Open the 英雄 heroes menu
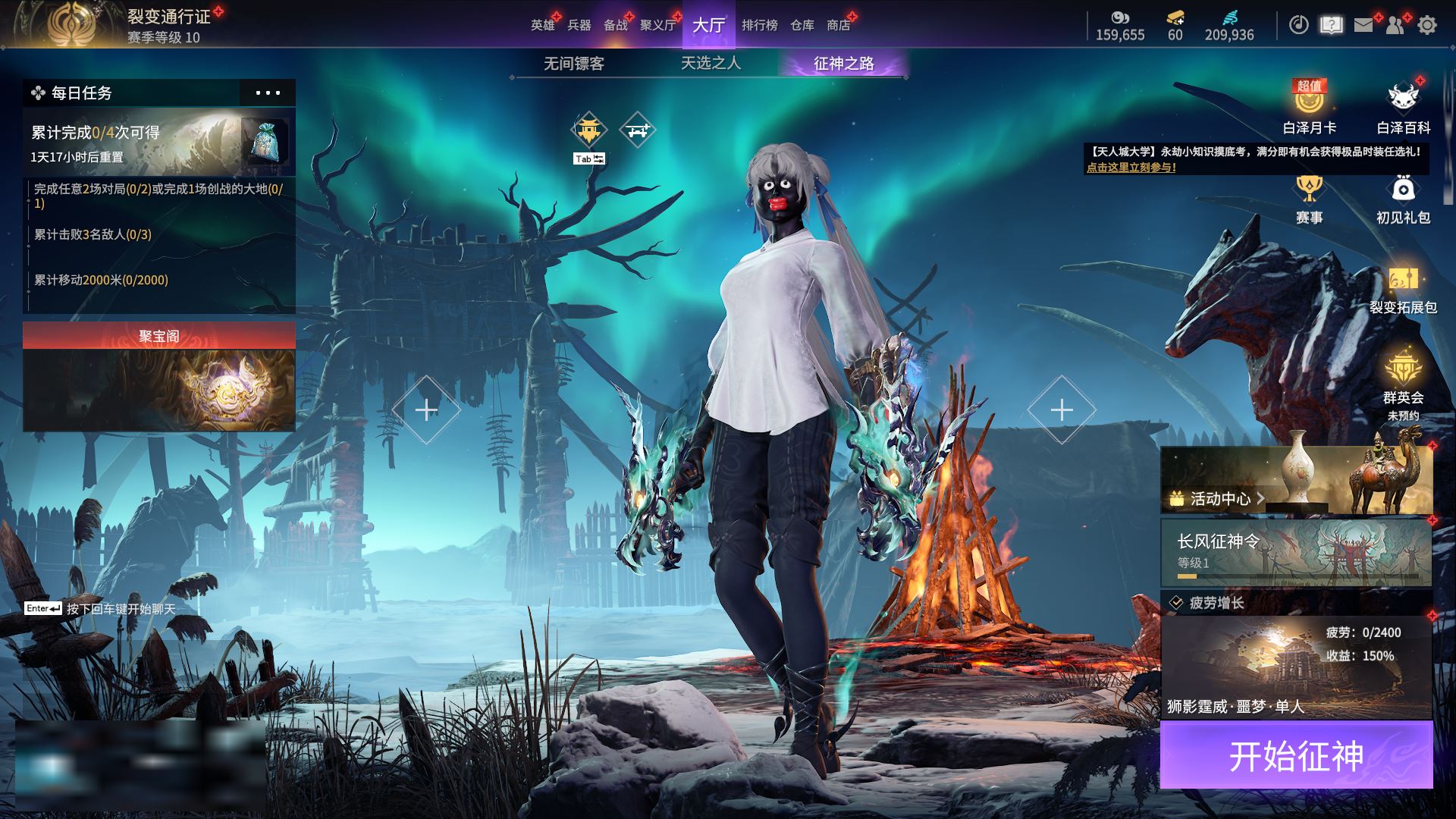 pyautogui.click(x=542, y=25)
